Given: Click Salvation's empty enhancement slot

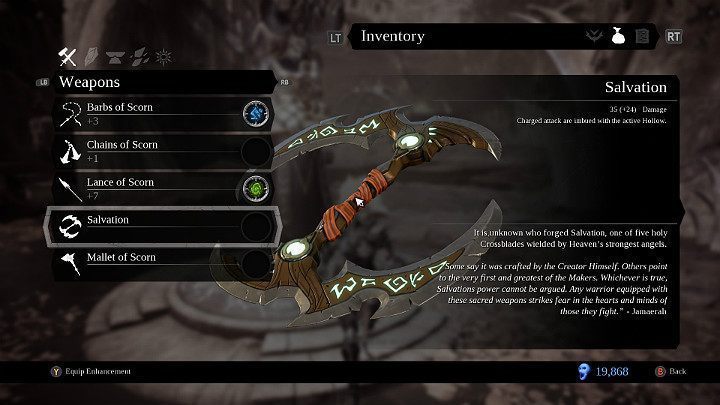Looking at the screenshot, I should point(257,226).
